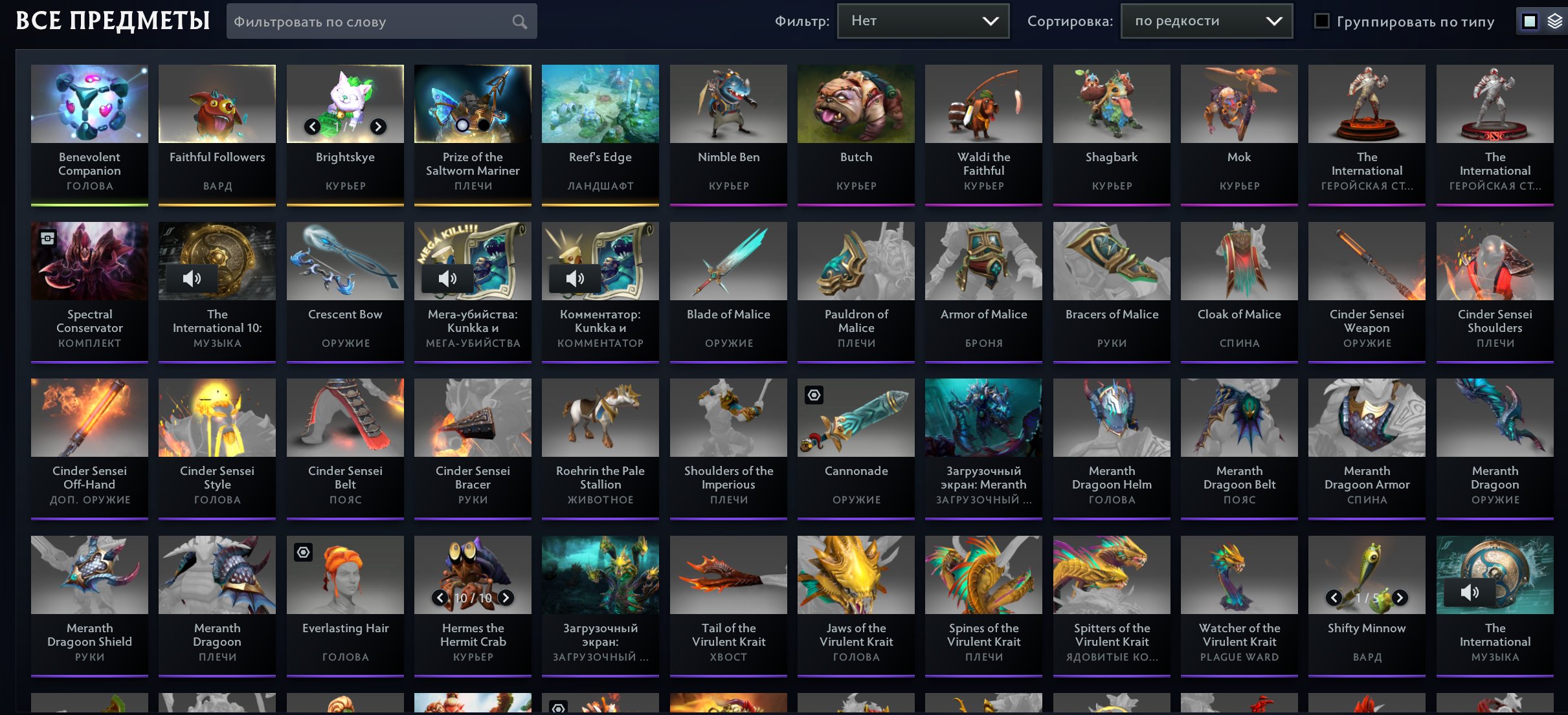The width and height of the screenshot is (1568, 715).
Task: Select the Butch courier thumbnail
Action: point(856,103)
